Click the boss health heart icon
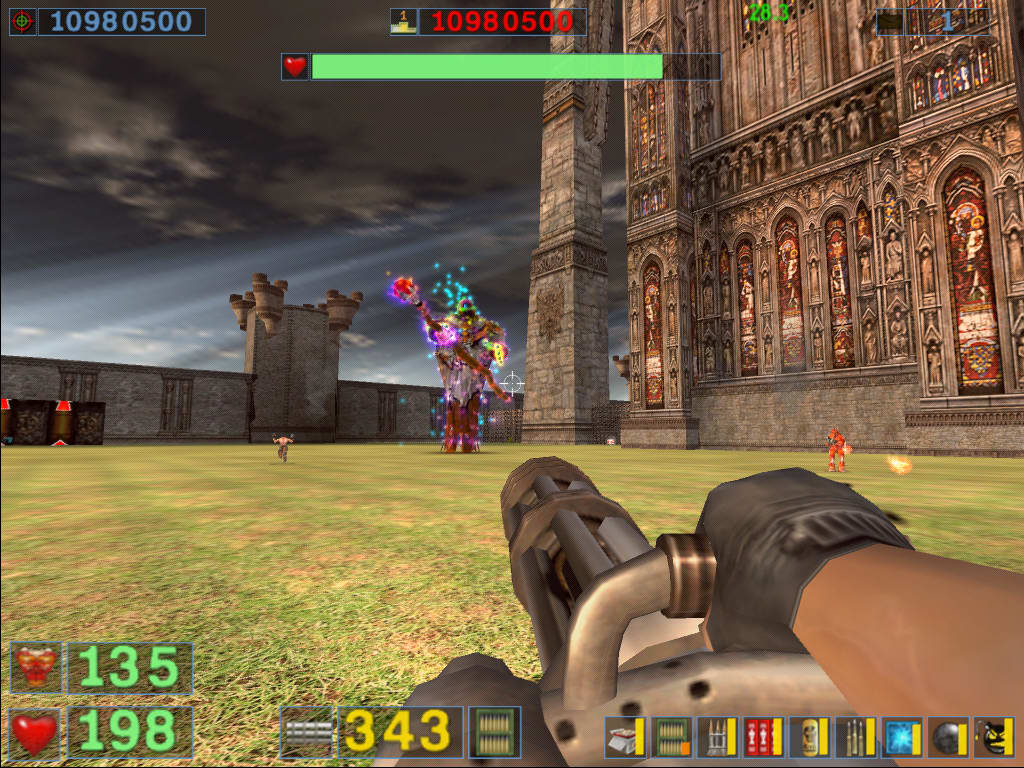 click(x=294, y=67)
